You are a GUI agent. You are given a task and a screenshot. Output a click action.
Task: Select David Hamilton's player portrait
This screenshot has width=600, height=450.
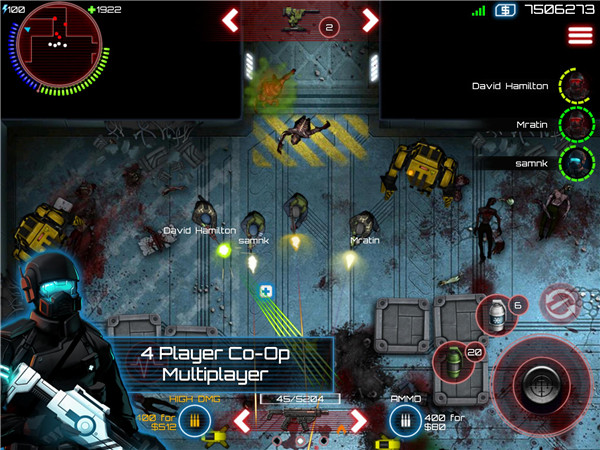pos(575,86)
